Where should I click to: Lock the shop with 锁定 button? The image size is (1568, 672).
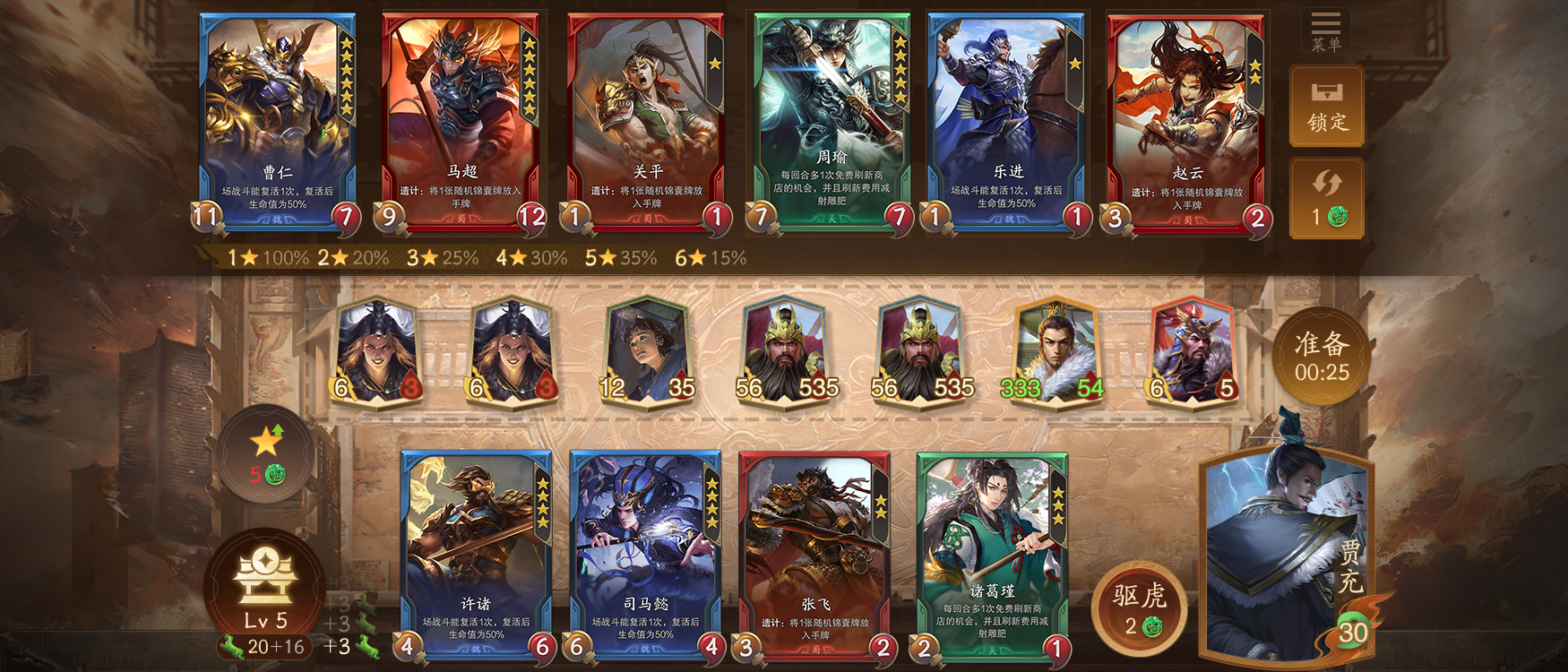pos(1326,107)
